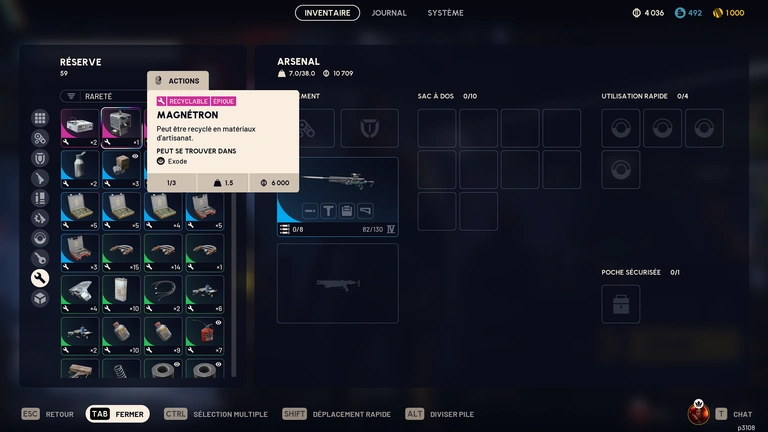Select the shield equipment slot
This screenshot has width=768, height=432.
coord(369,128)
